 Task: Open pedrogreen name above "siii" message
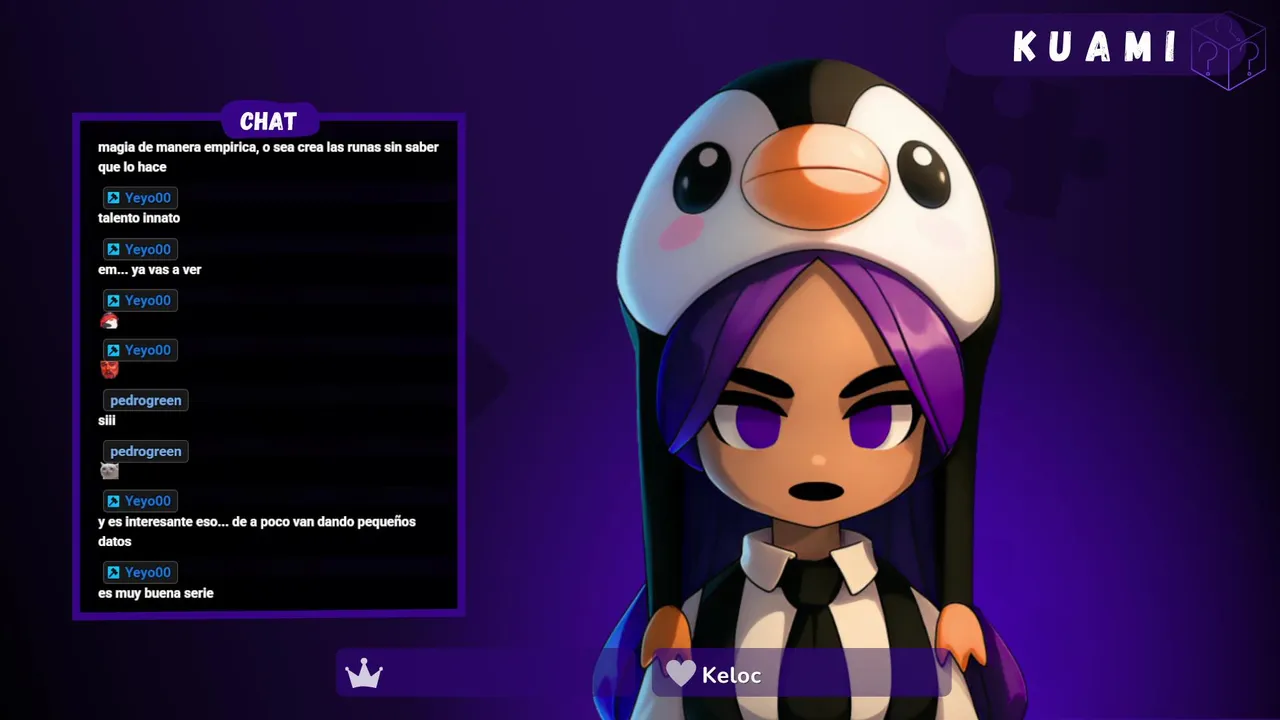coord(145,400)
